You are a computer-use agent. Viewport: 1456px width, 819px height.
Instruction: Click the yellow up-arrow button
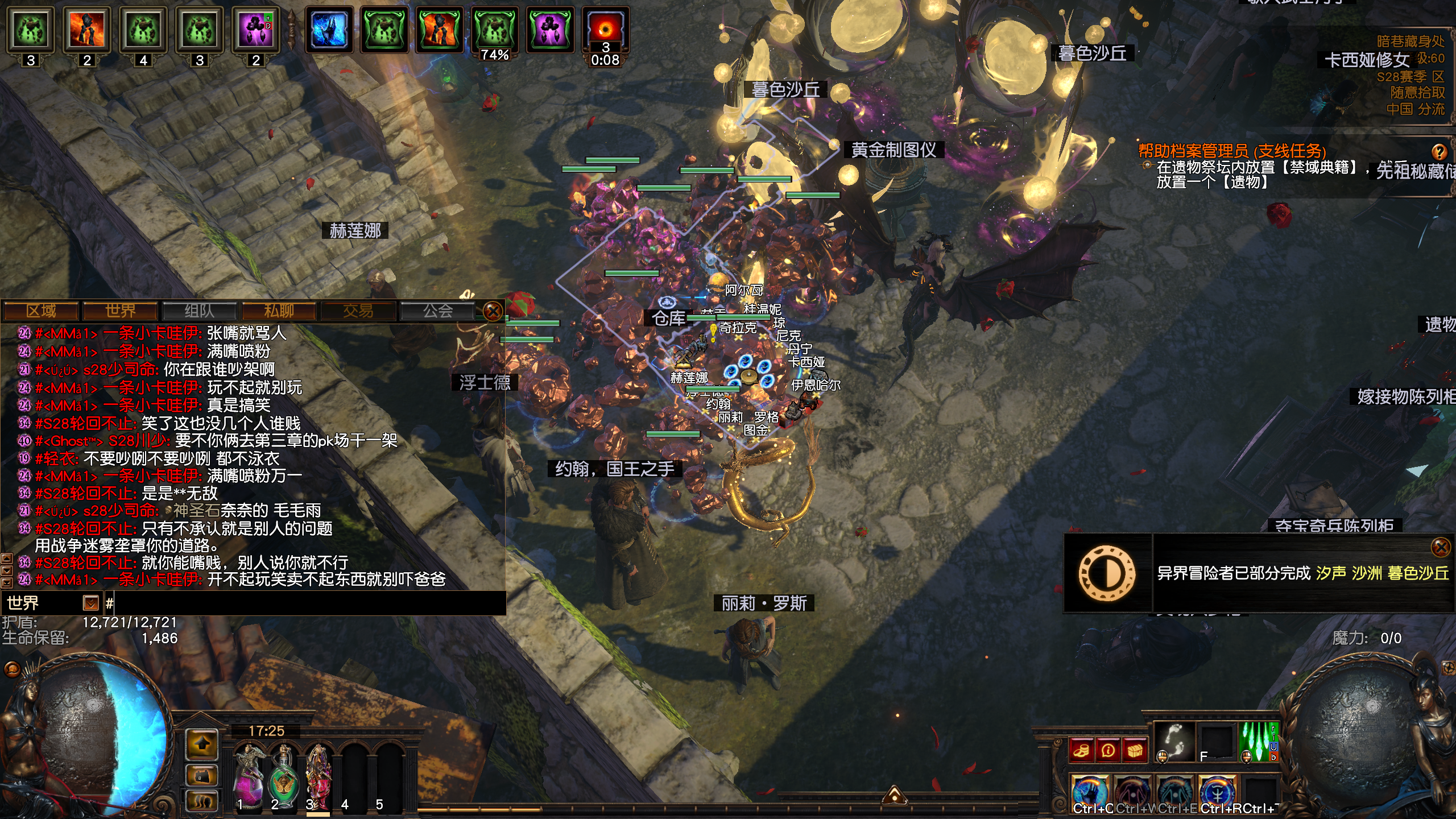click(x=202, y=744)
